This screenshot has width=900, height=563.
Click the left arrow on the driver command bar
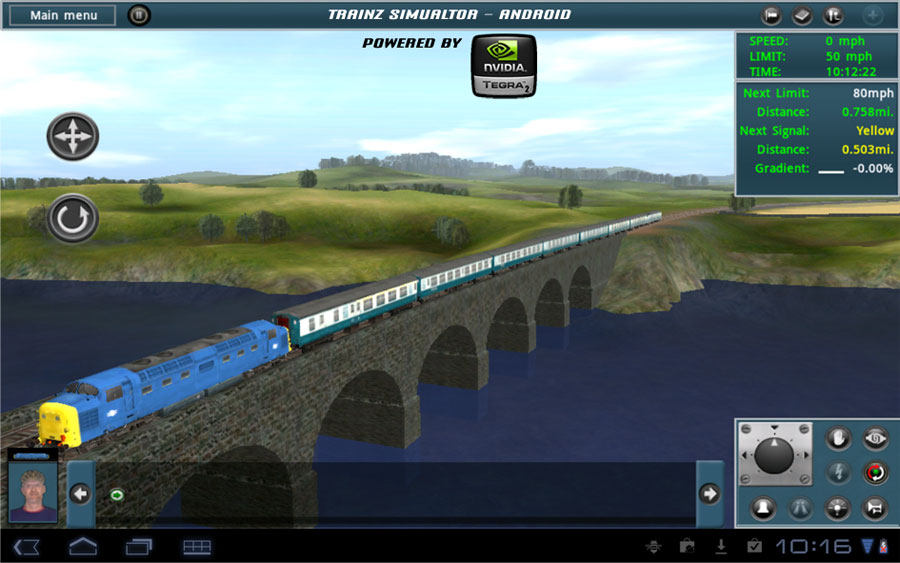tap(81, 494)
